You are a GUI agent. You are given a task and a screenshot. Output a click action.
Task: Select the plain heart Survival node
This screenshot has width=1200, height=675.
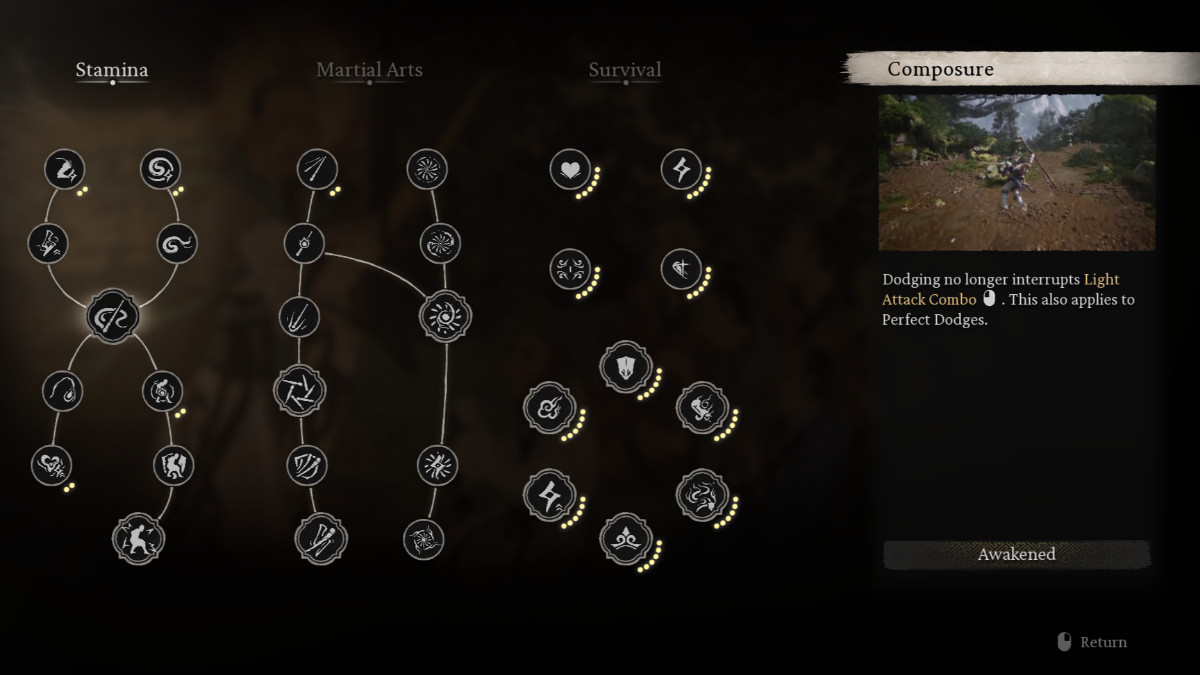click(570, 169)
